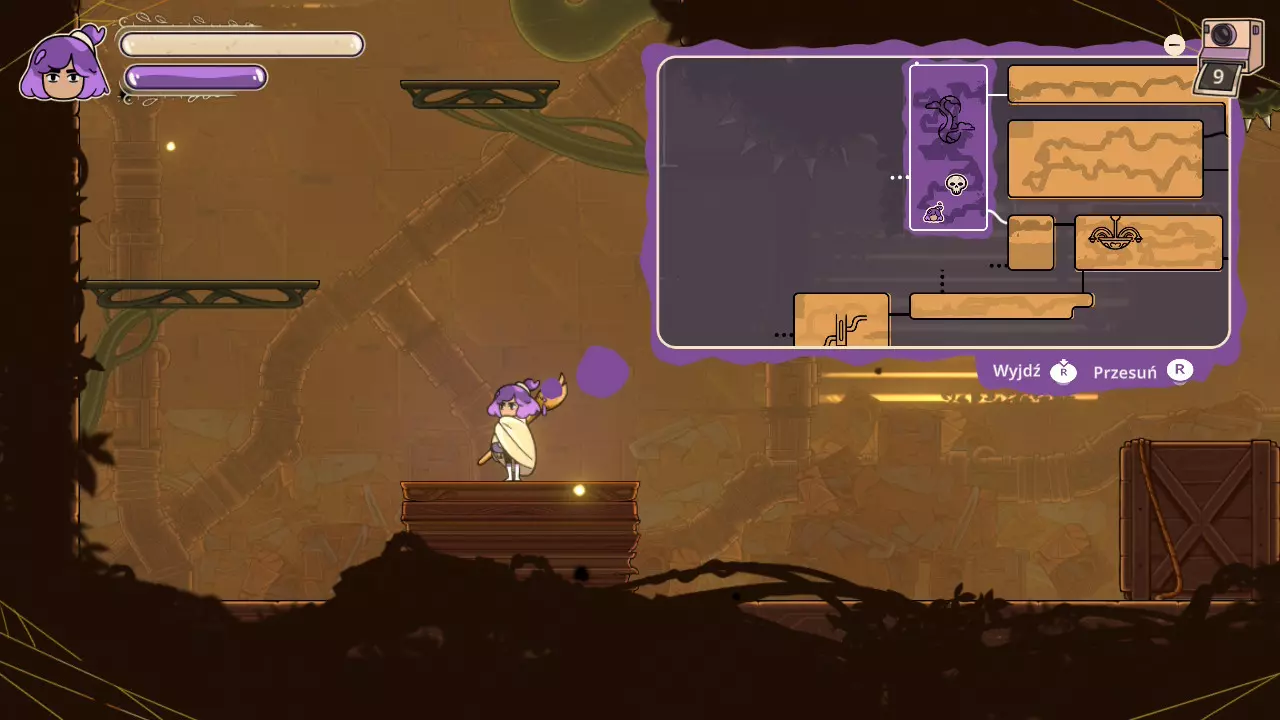Select the skull marker on the map
Image resolution: width=1280 pixels, height=720 pixels.
tap(956, 184)
